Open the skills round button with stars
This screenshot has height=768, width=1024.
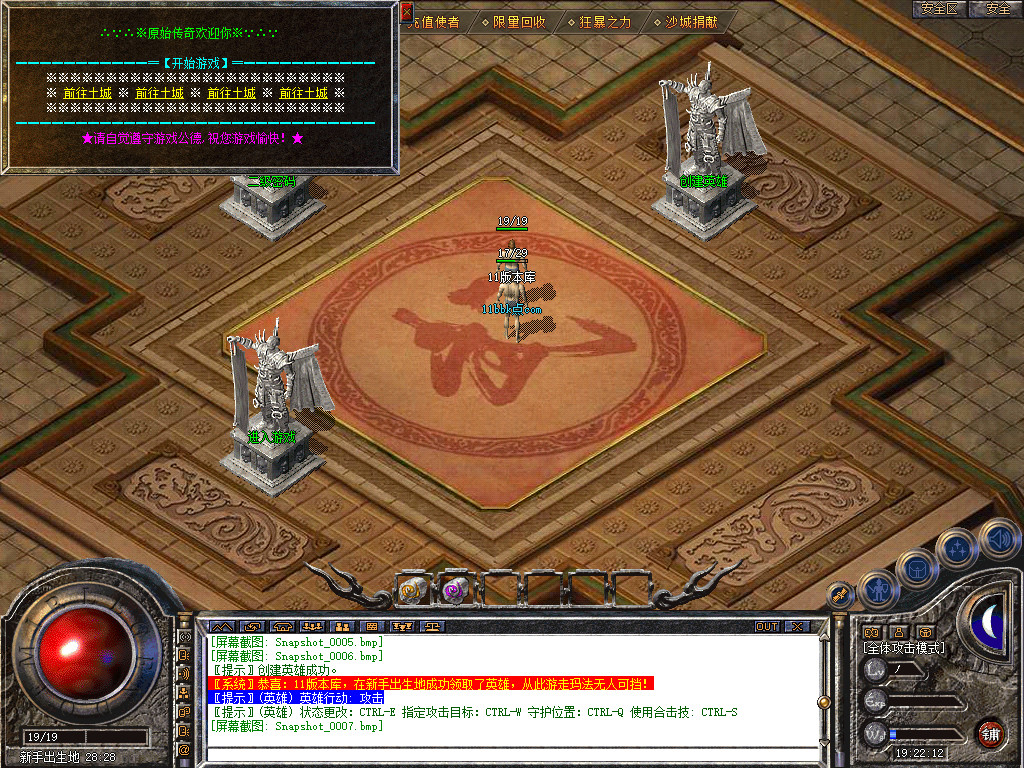pyautogui.click(x=957, y=548)
